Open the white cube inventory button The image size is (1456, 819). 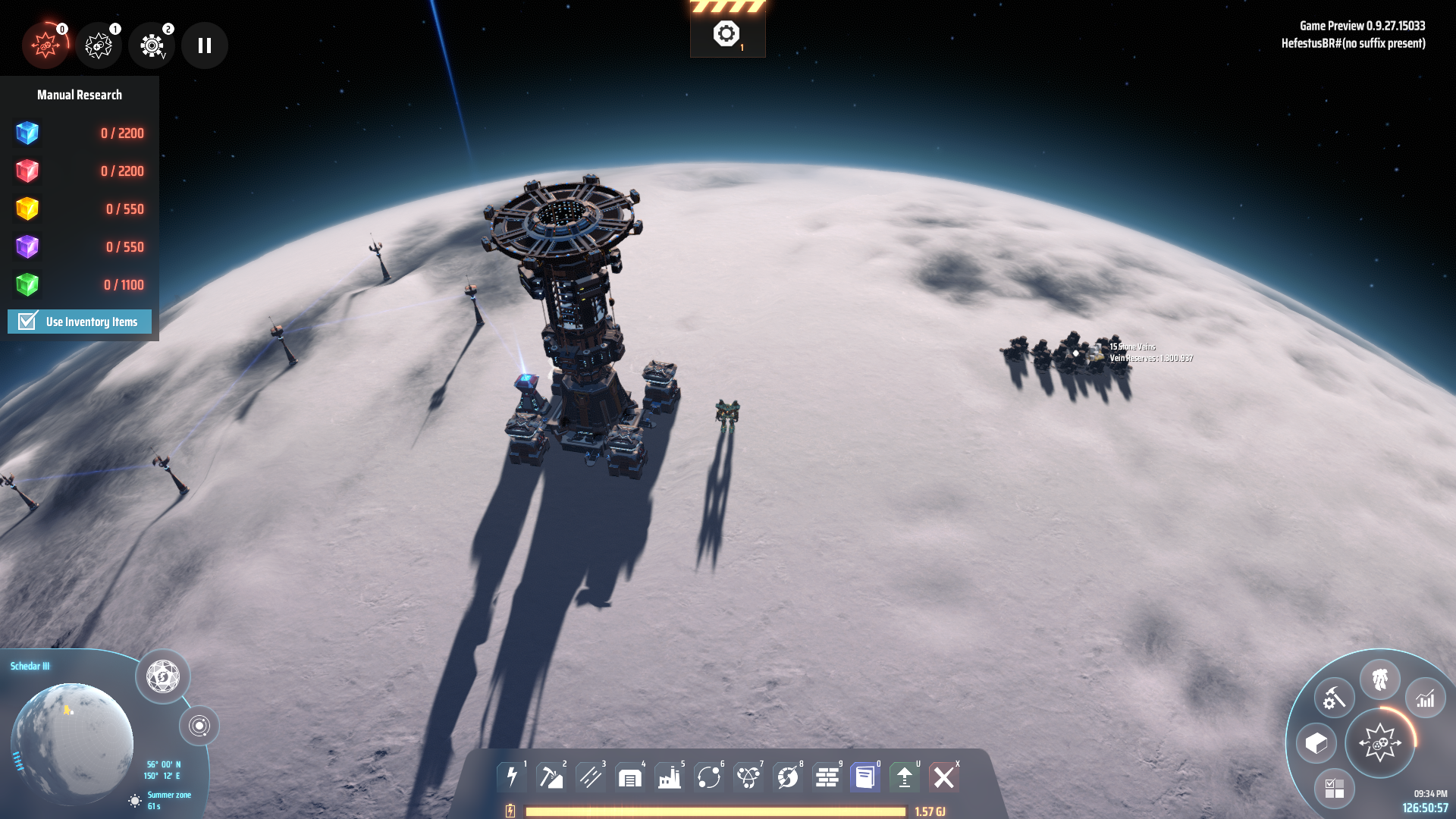pos(1316,743)
